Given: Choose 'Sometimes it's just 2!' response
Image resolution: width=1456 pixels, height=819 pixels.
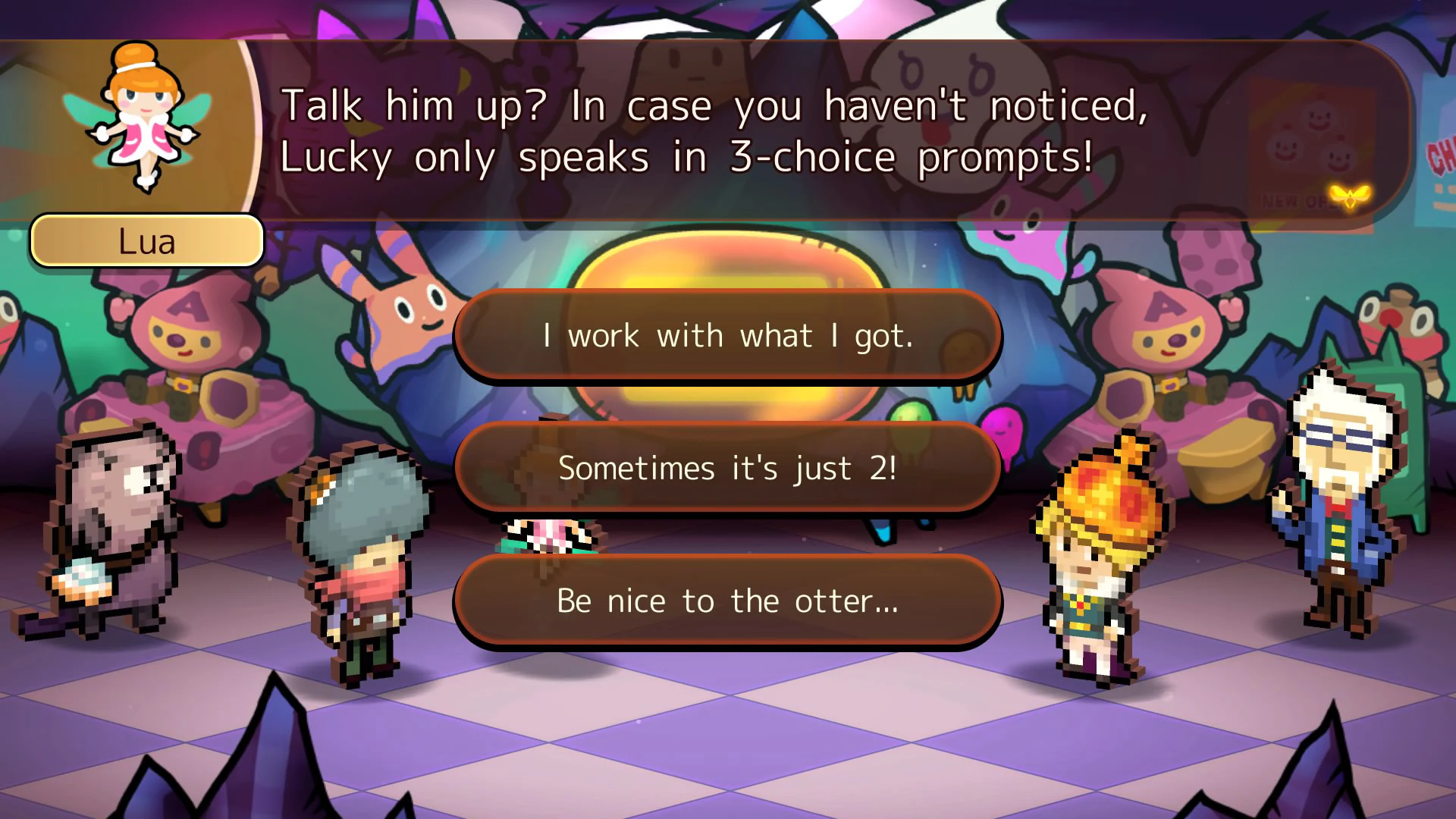Looking at the screenshot, I should [x=726, y=469].
